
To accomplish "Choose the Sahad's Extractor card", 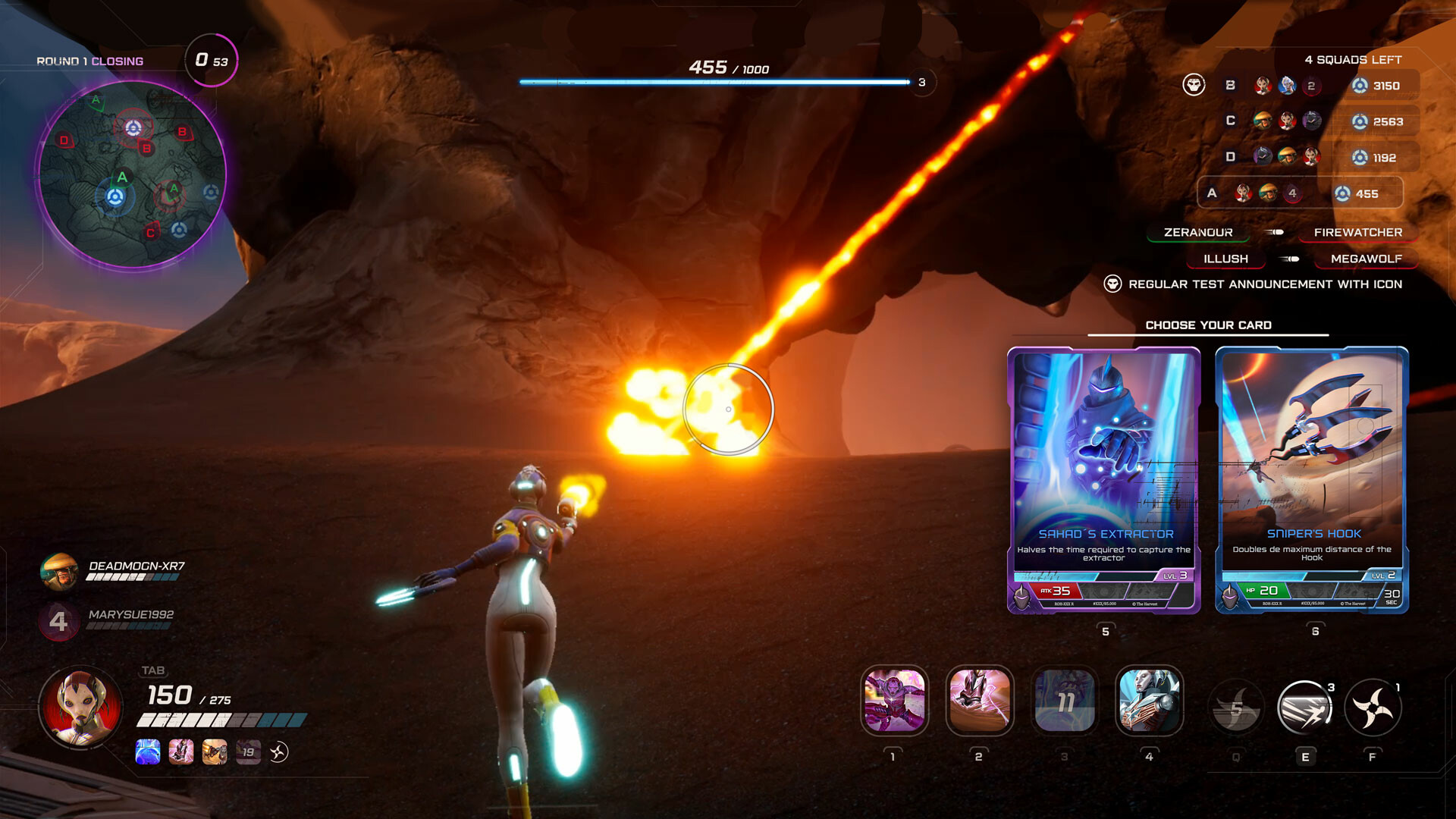I will (1103, 479).
